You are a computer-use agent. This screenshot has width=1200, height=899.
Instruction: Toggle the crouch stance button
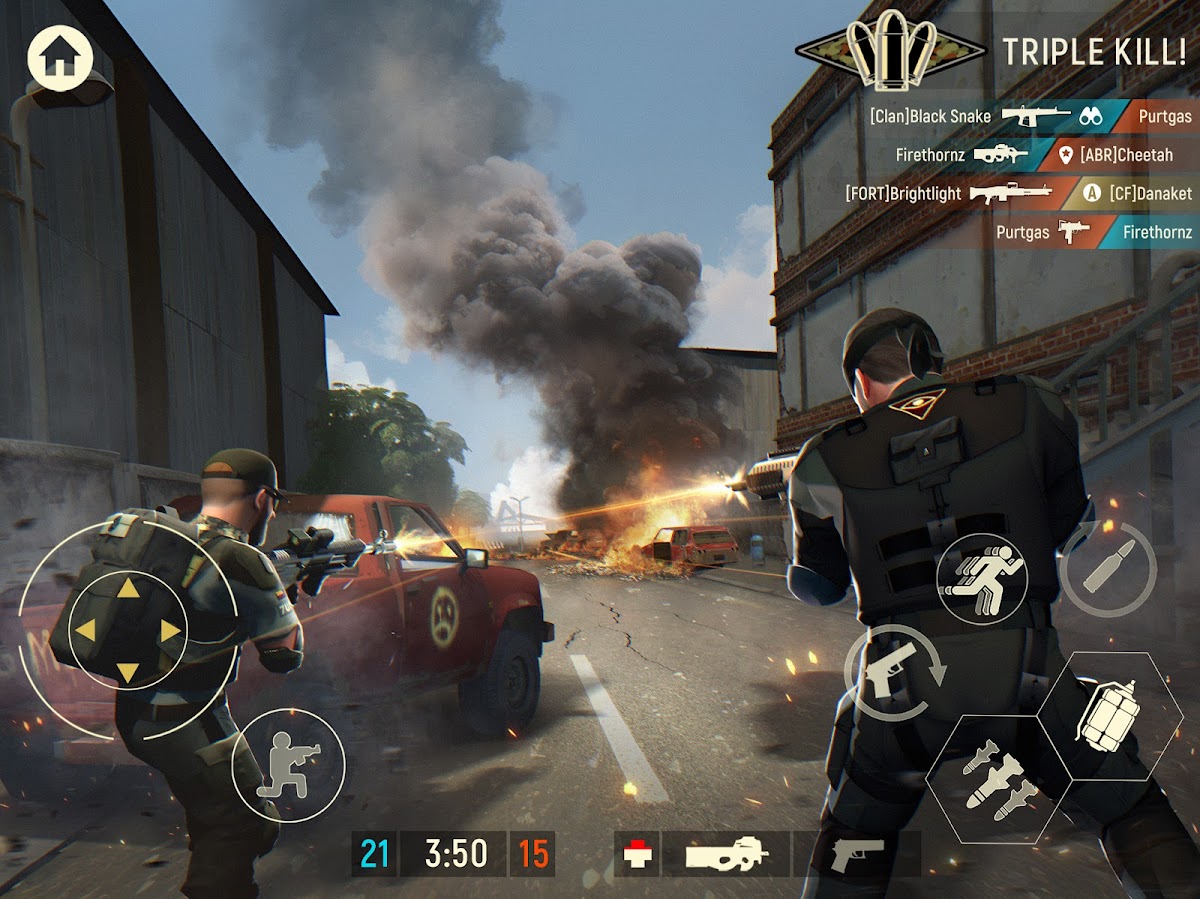point(288,765)
